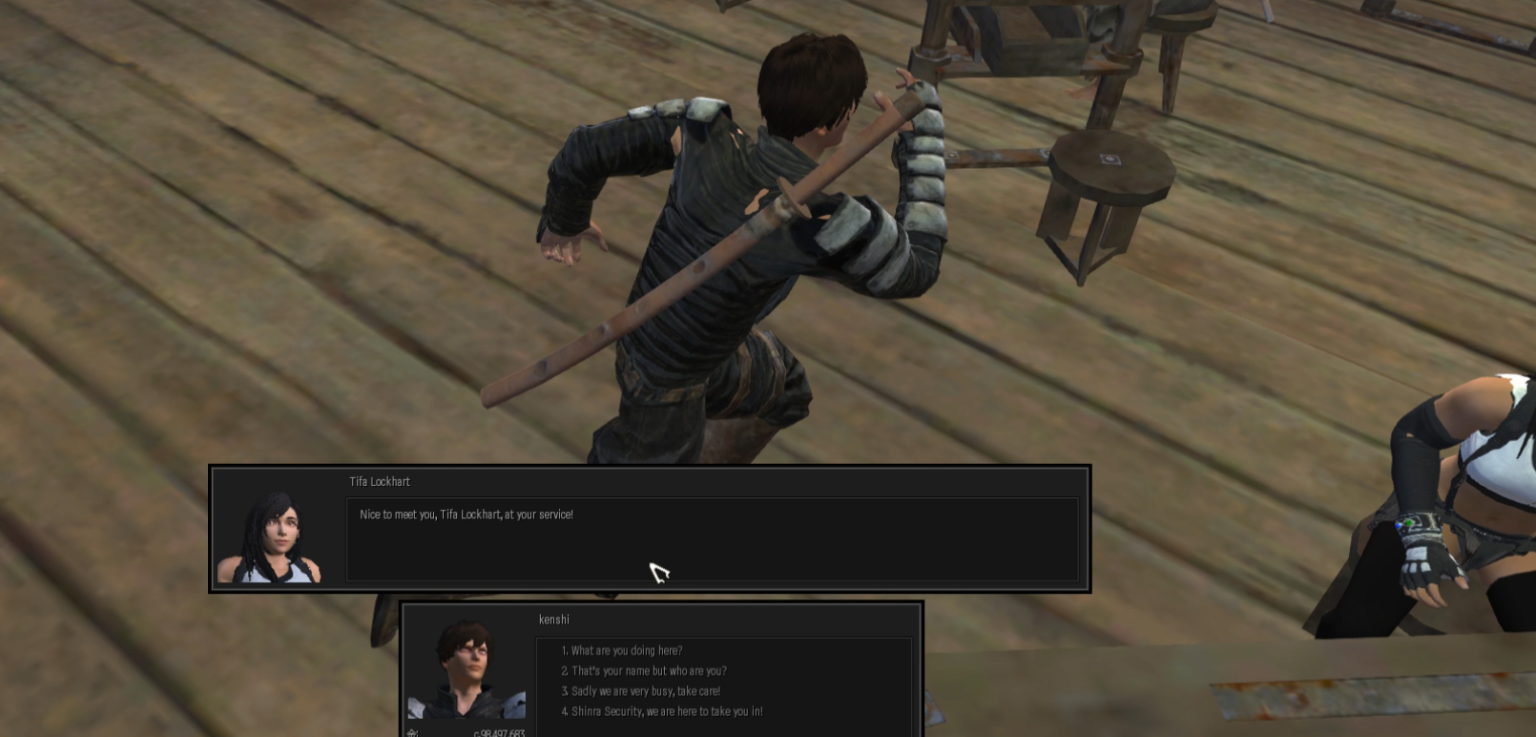Viewport: 1536px width, 737px height.
Task: Click Tifa Lockhart's dialogue portrait
Action: click(272, 534)
